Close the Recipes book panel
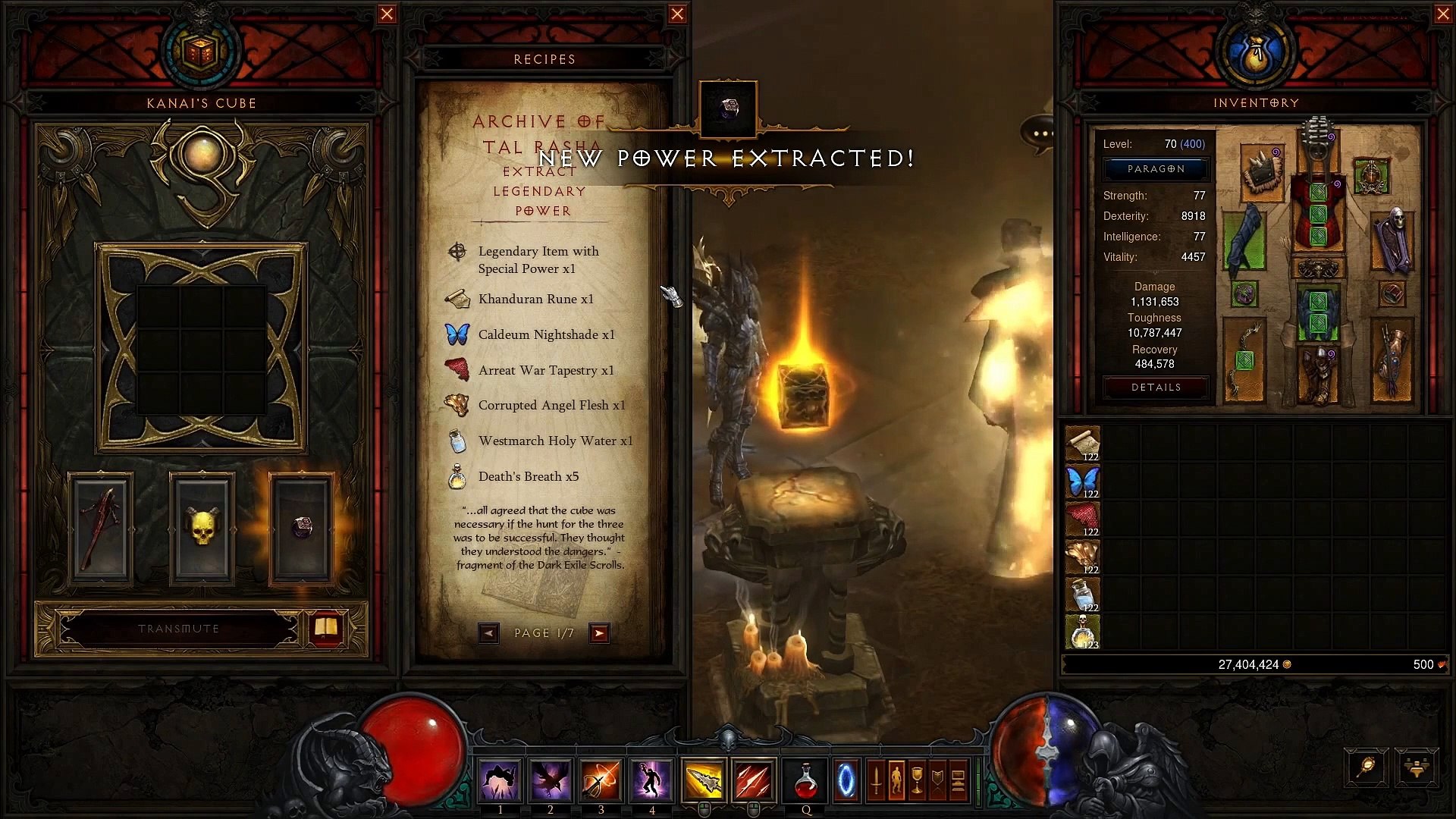This screenshot has width=1456, height=819. (x=677, y=14)
